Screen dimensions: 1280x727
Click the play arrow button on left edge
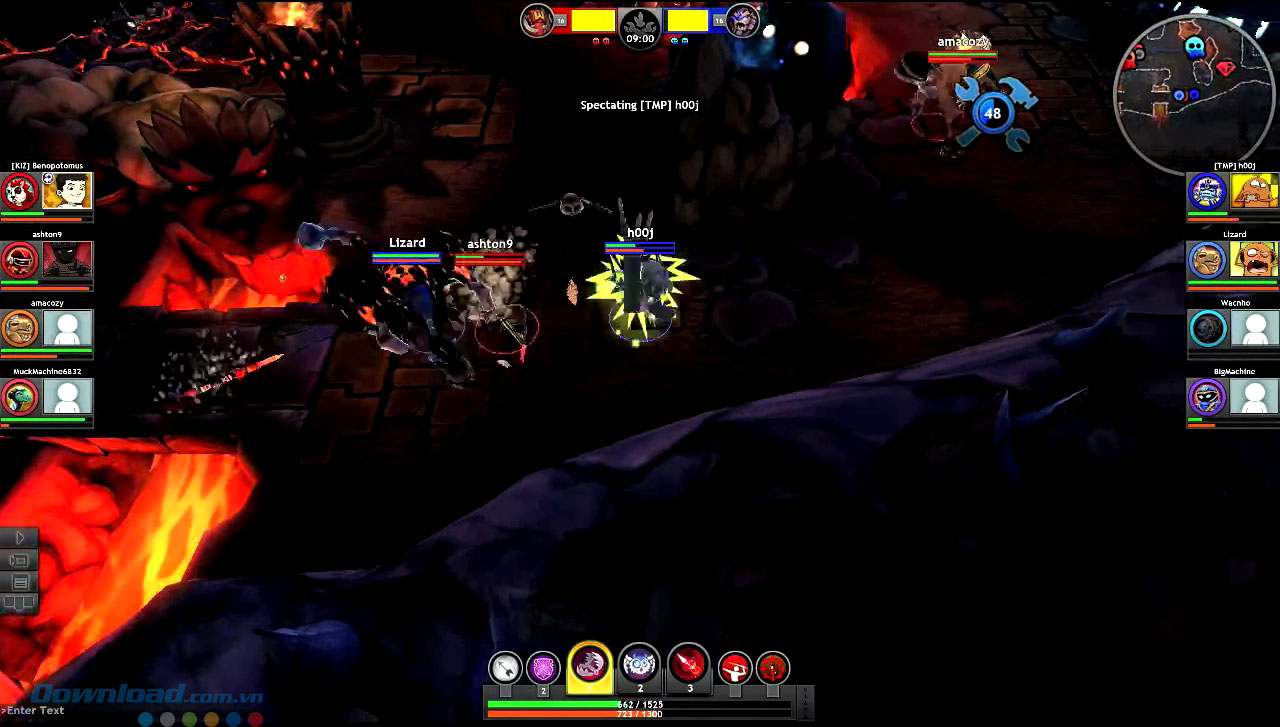click(19, 538)
